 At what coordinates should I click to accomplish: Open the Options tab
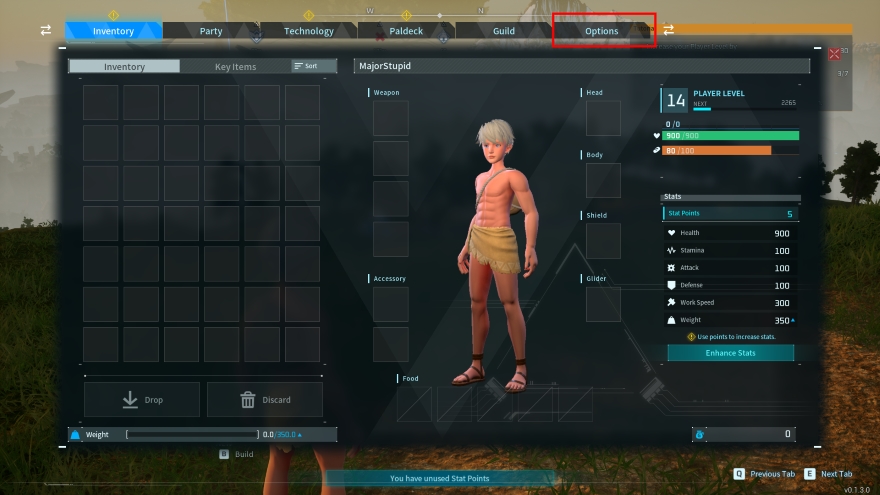pyautogui.click(x=602, y=31)
